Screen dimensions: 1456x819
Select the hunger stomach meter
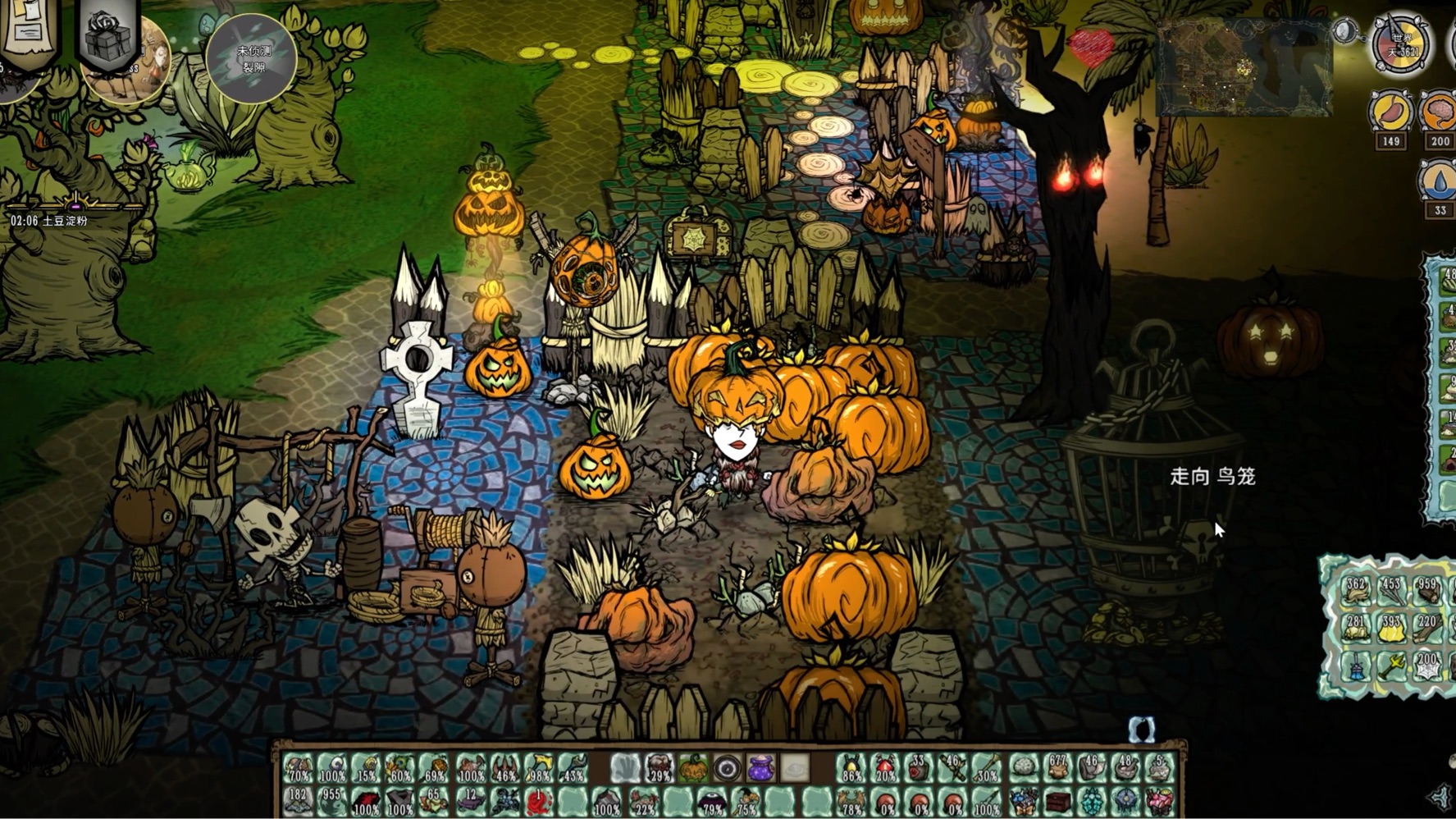(1390, 113)
